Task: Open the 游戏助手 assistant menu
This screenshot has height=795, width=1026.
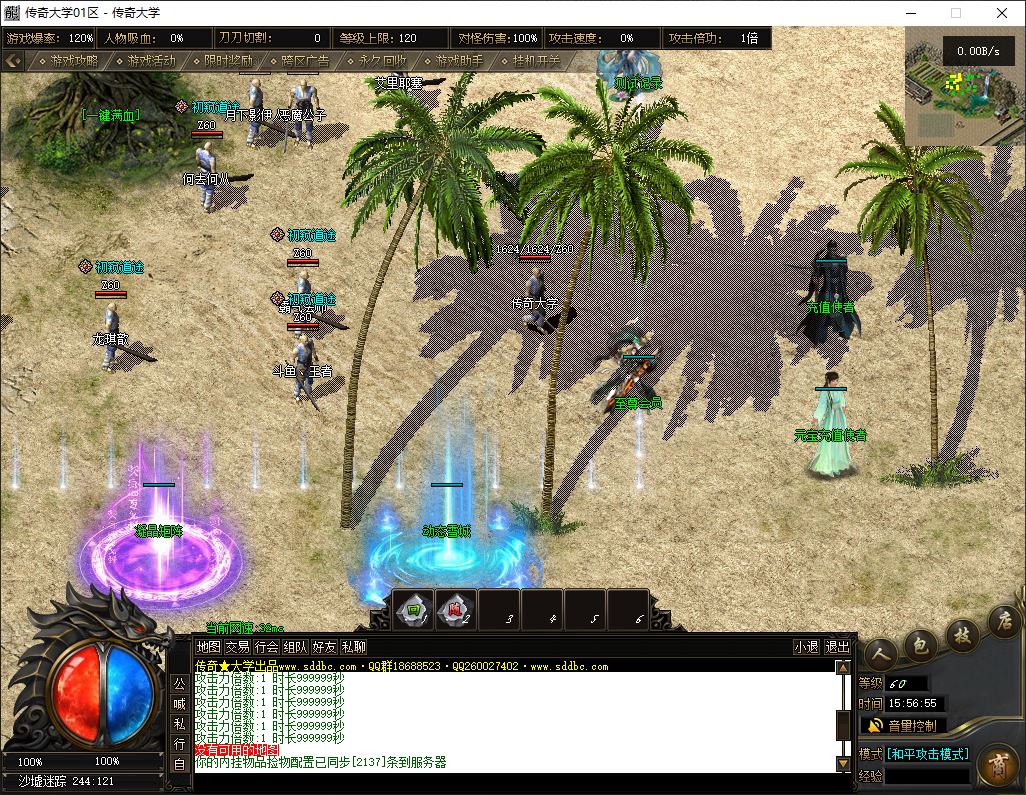Action: [x=458, y=61]
